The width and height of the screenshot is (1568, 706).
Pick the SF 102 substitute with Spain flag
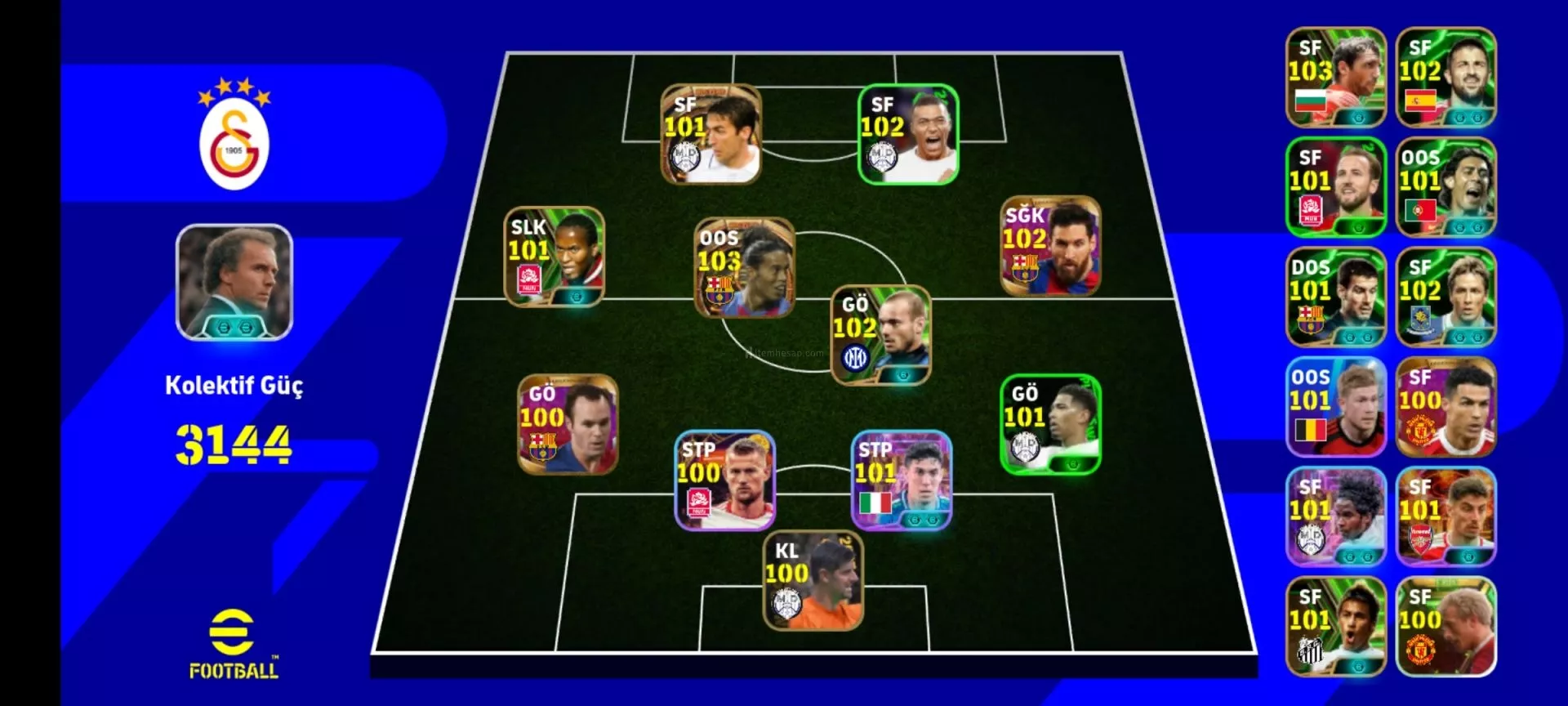1445,78
